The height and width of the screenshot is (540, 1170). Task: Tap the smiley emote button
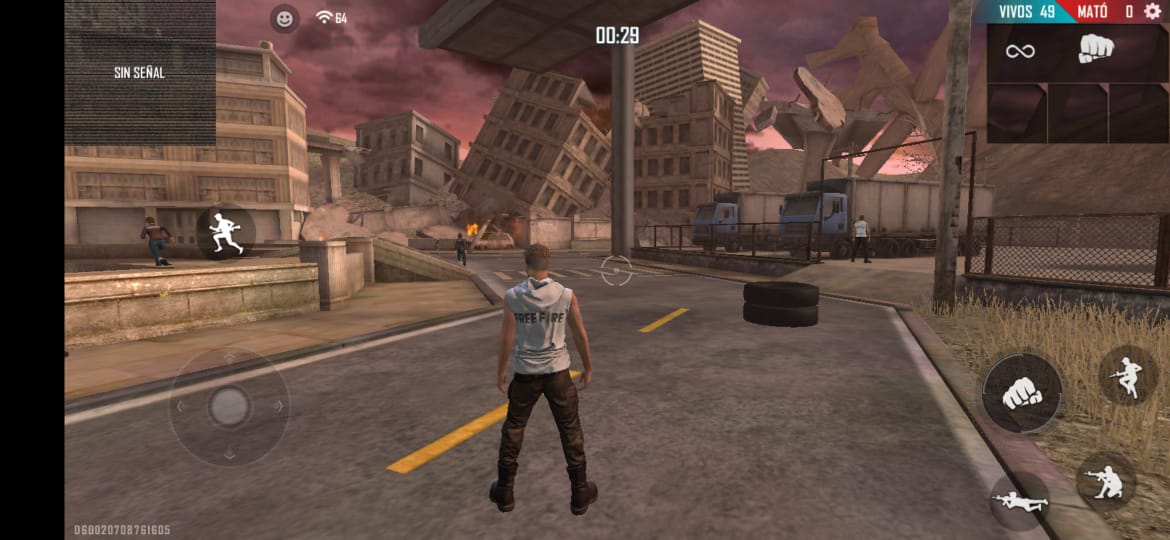pos(285,18)
